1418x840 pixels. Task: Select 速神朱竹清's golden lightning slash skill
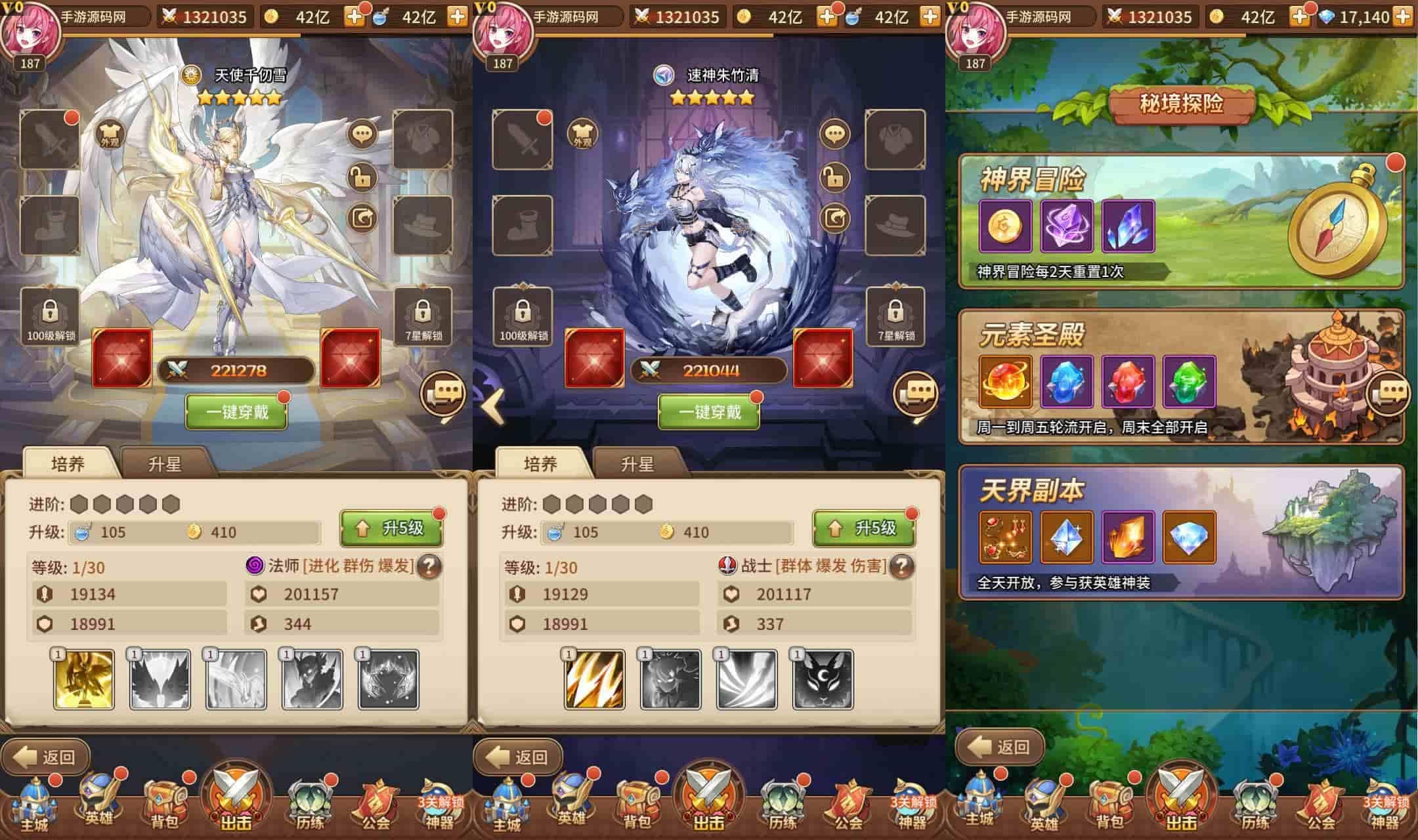[x=594, y=680]
